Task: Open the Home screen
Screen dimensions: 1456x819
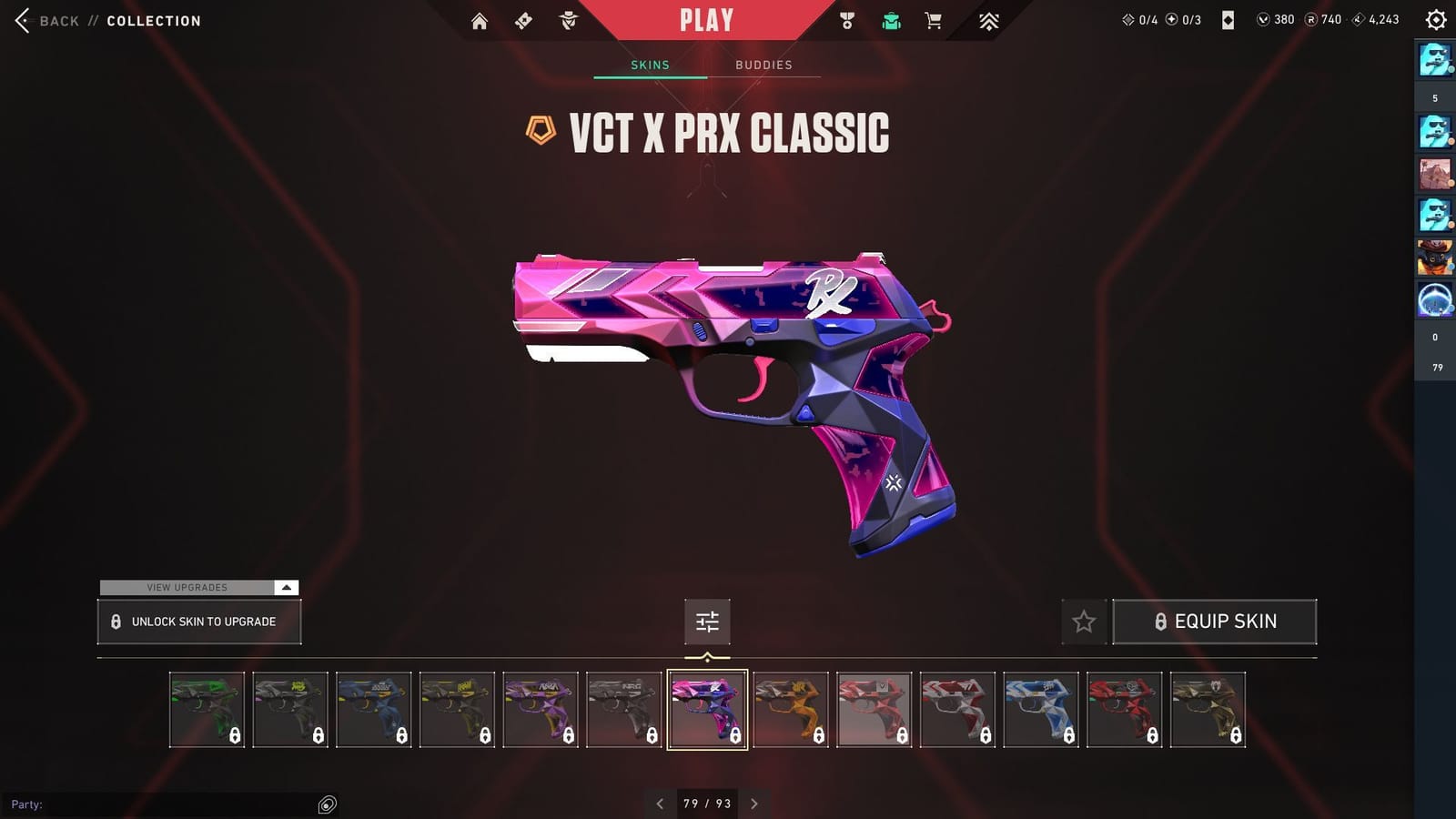Action: coord(480,19)
